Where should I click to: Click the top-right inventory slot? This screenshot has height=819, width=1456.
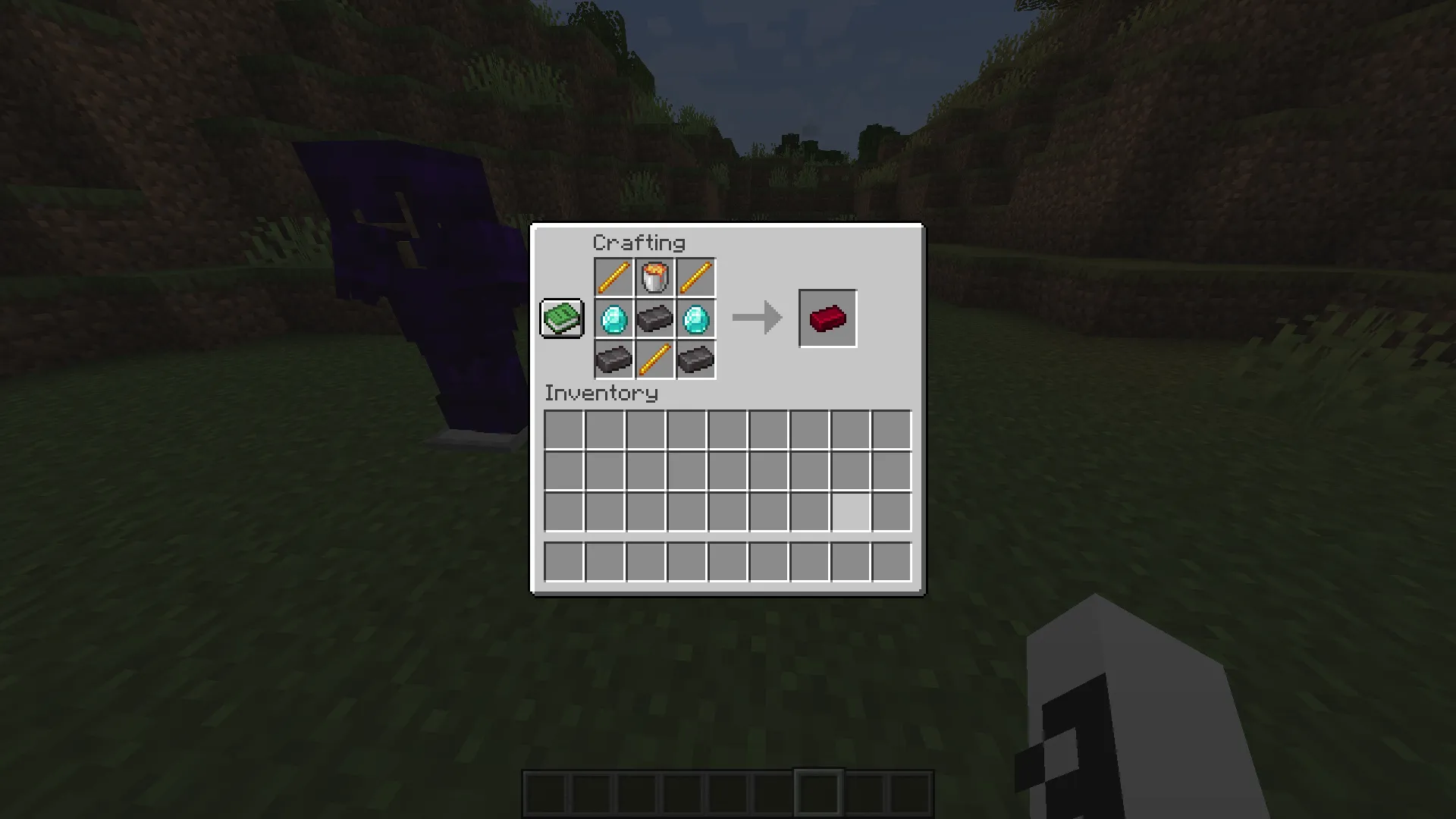click(x=892, y=430)
